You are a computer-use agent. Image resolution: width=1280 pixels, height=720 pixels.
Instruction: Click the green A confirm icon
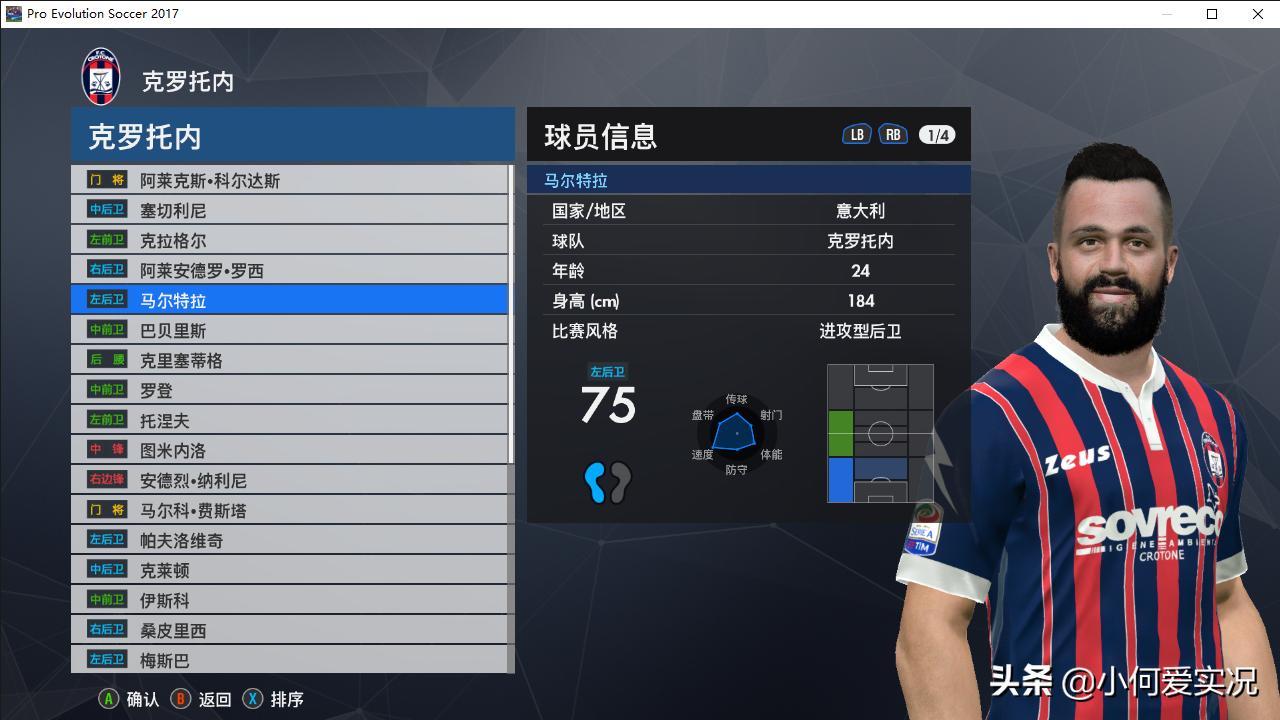(x=106, y=699)
